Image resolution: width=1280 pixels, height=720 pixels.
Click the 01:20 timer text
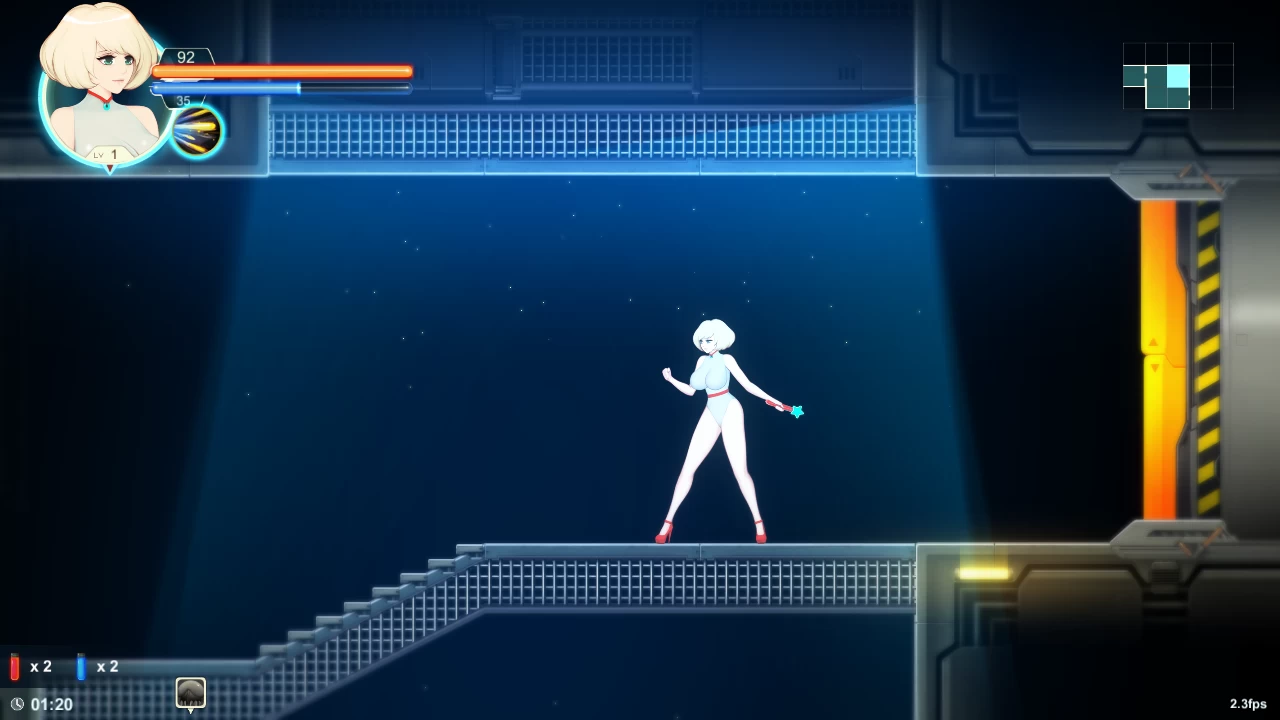pyautogui.click(x=51, y=704)
